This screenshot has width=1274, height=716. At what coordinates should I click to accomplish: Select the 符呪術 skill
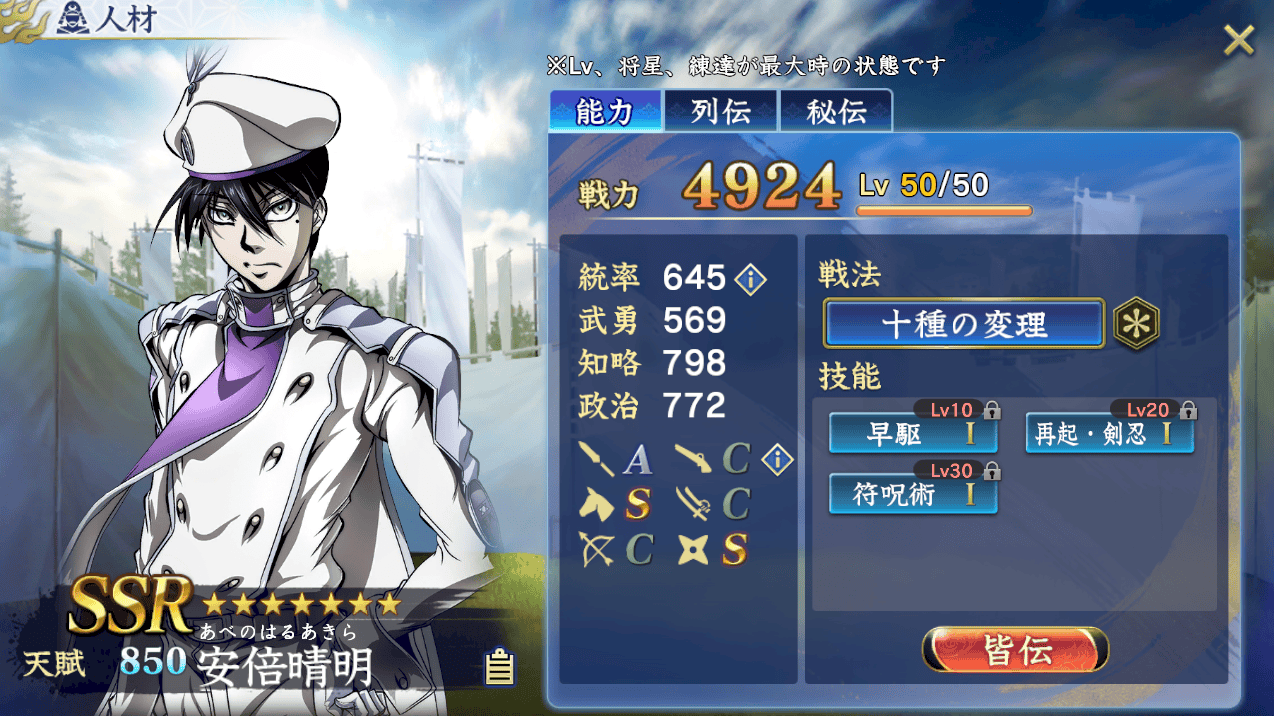coord(912,494)
